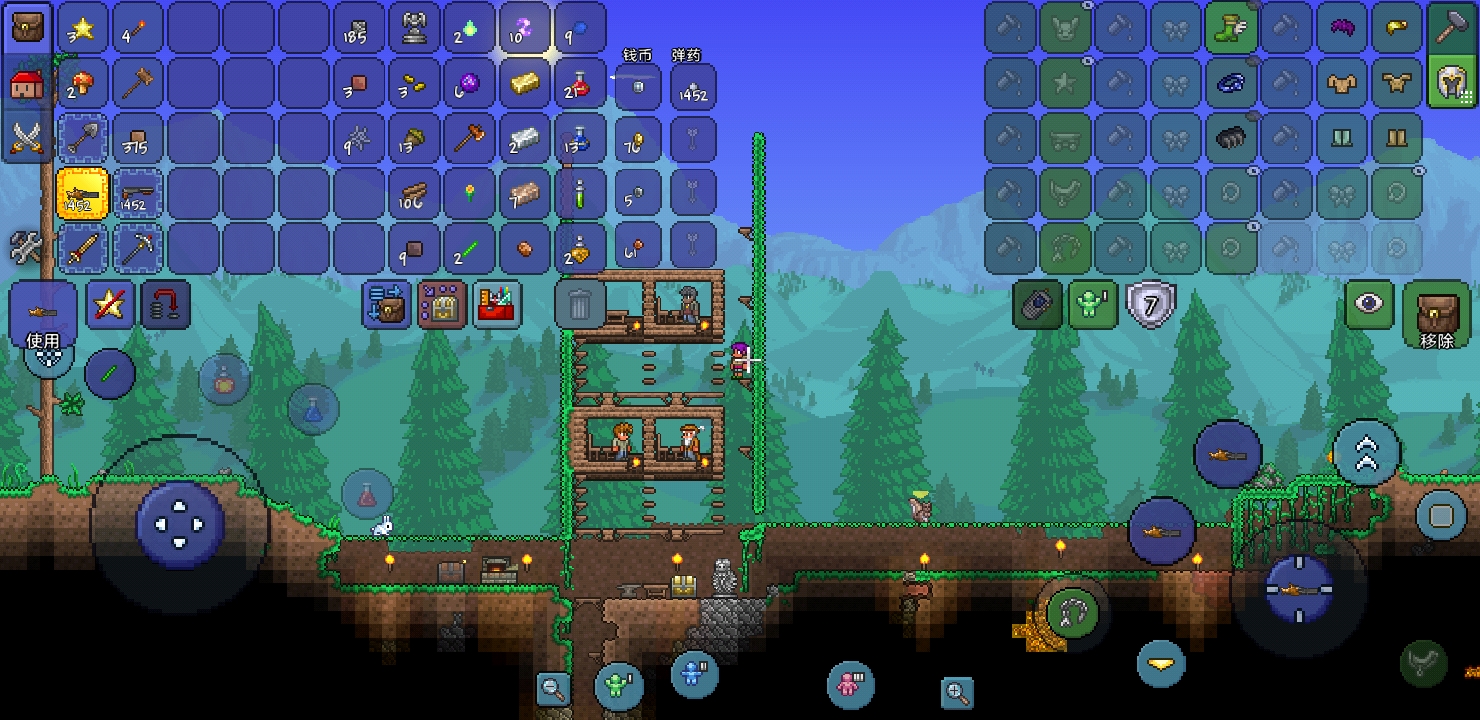Open the crafting hammer and wrench menu

pyautogui.click(x=27, y=246)
